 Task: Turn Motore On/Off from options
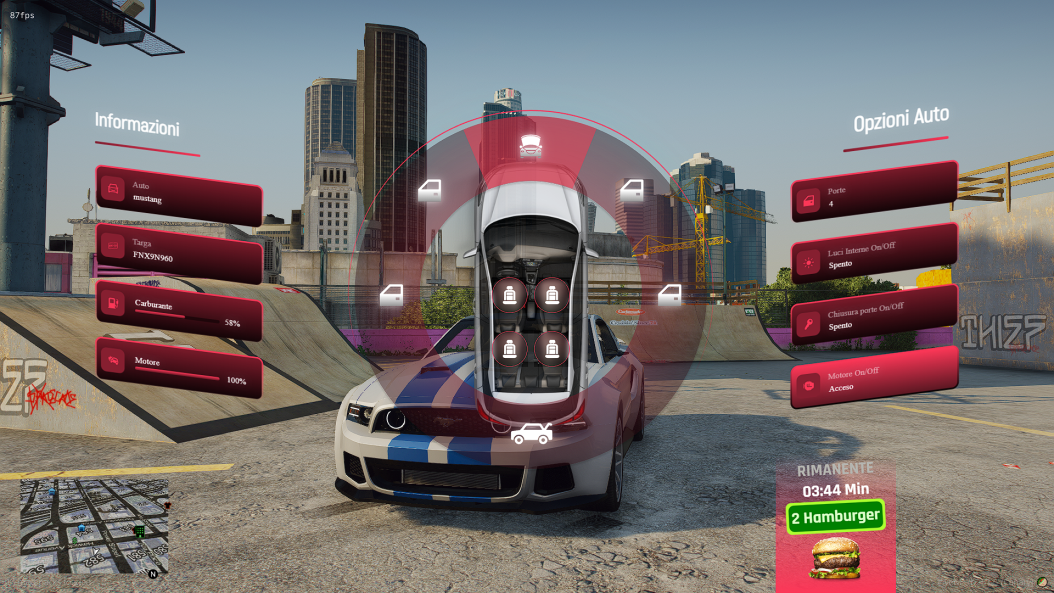(x=874, y=379)
